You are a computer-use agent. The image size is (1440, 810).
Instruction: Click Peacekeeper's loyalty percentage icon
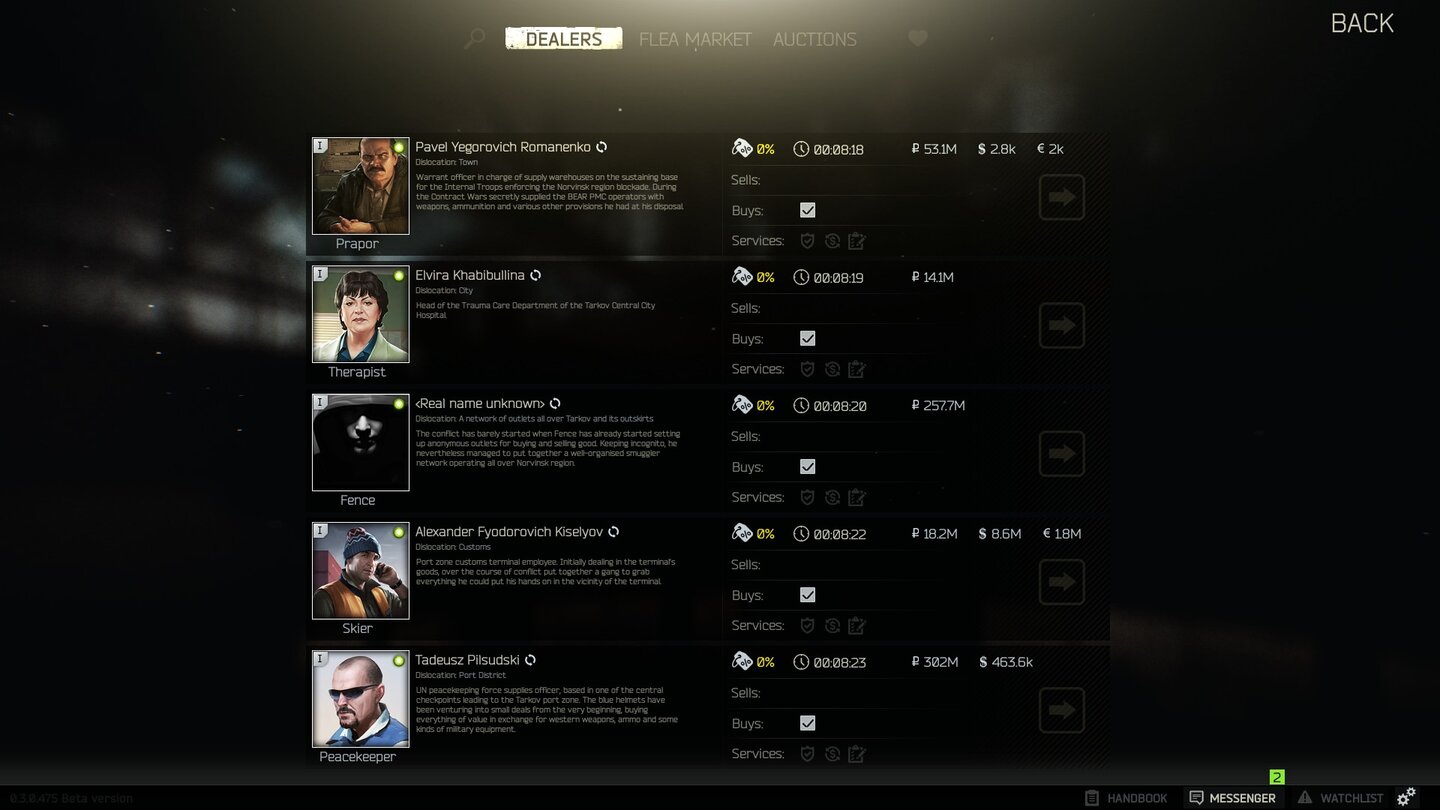coord(743,662)
